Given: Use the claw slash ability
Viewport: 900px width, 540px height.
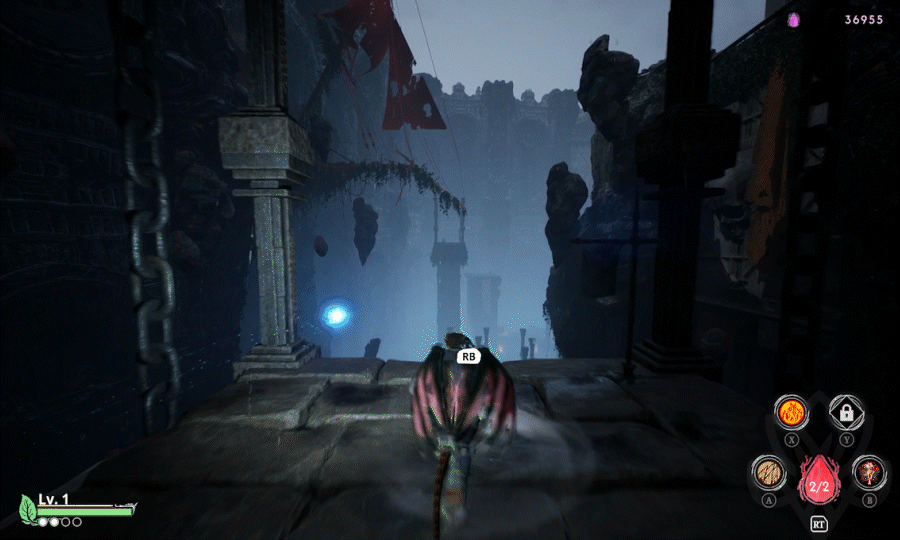Looking at the screenshot, I should tap(768, 472).
